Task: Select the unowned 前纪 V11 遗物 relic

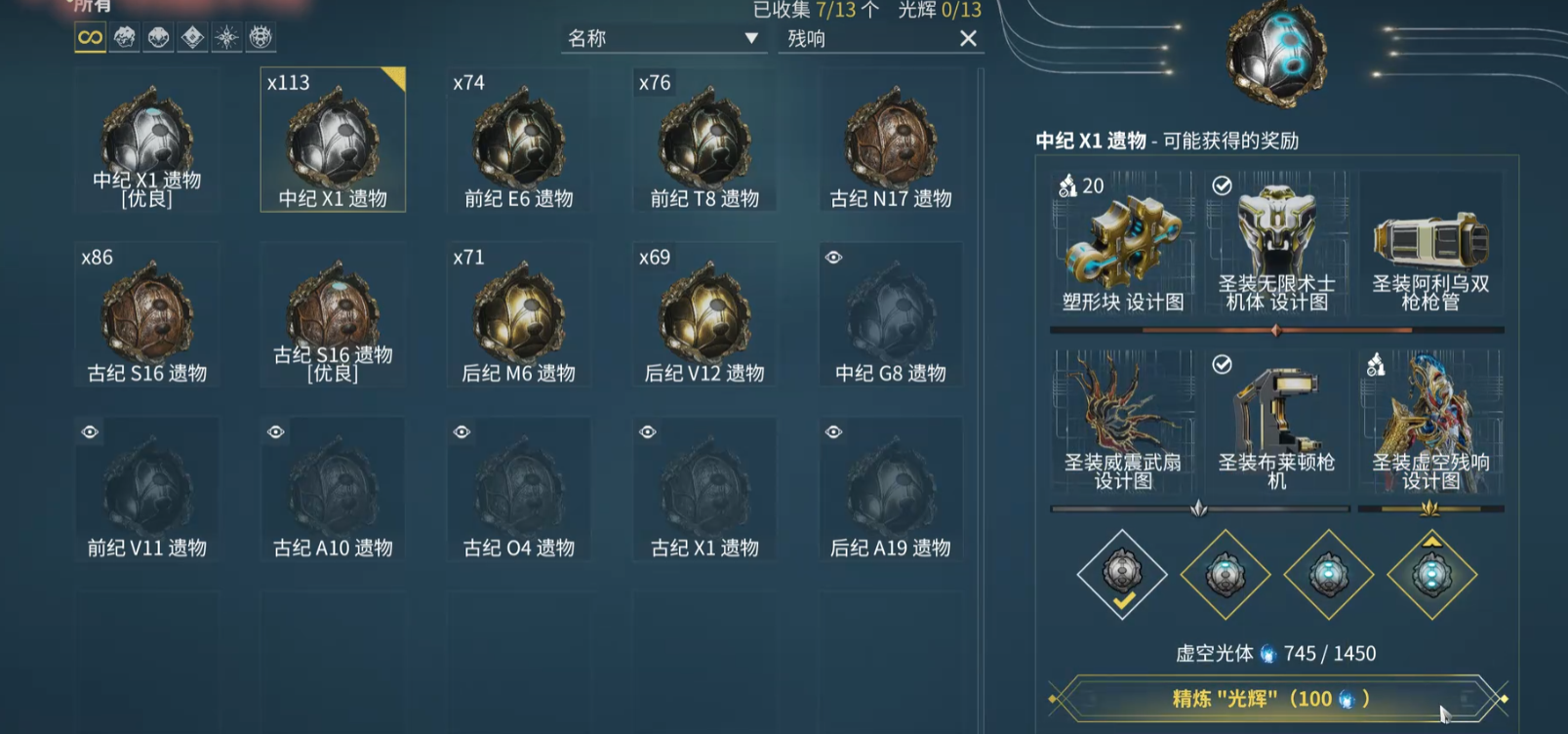Action: (147, 490)
